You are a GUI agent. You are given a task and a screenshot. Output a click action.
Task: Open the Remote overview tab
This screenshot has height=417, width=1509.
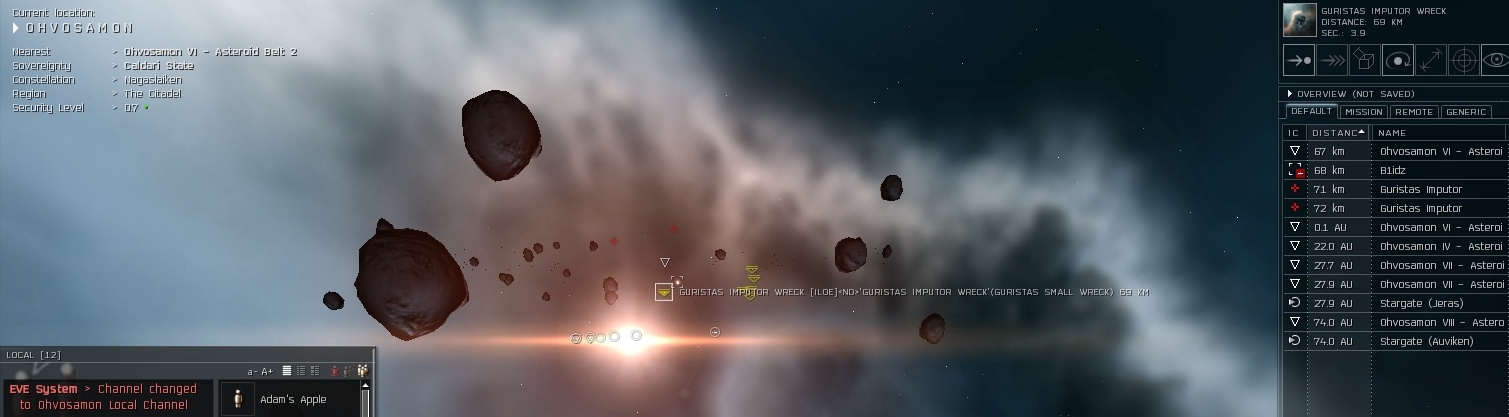pos(1413,112)
